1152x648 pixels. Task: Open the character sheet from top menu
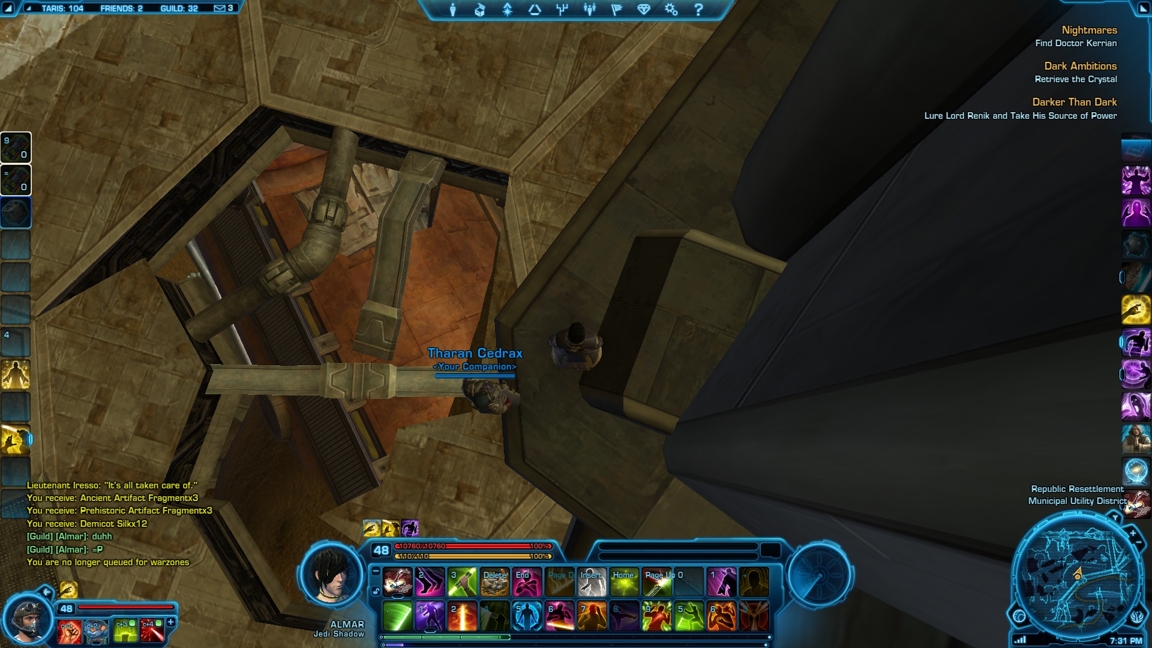pos(453,10)
